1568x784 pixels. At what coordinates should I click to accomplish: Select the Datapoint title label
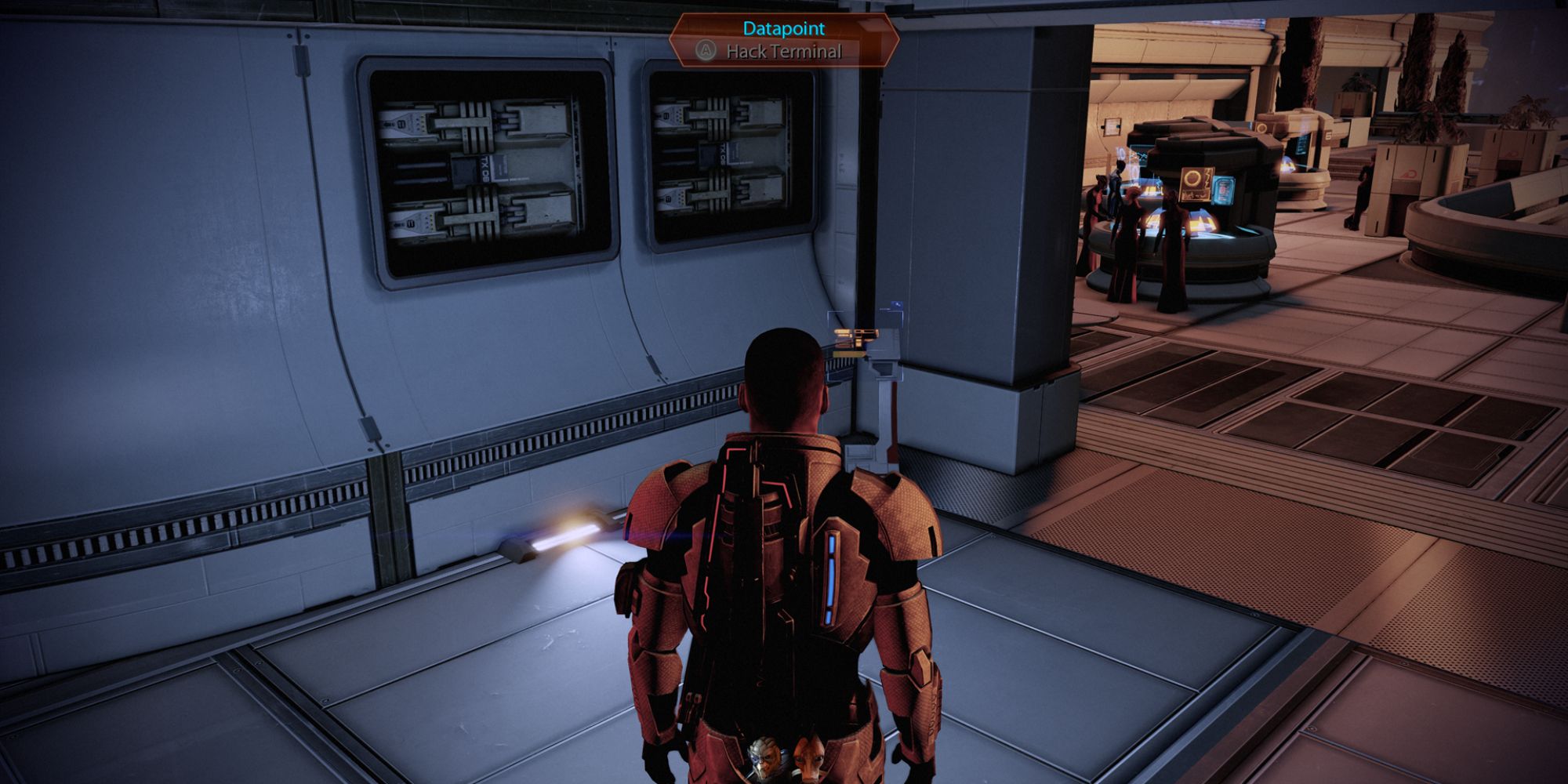(782, 27)
